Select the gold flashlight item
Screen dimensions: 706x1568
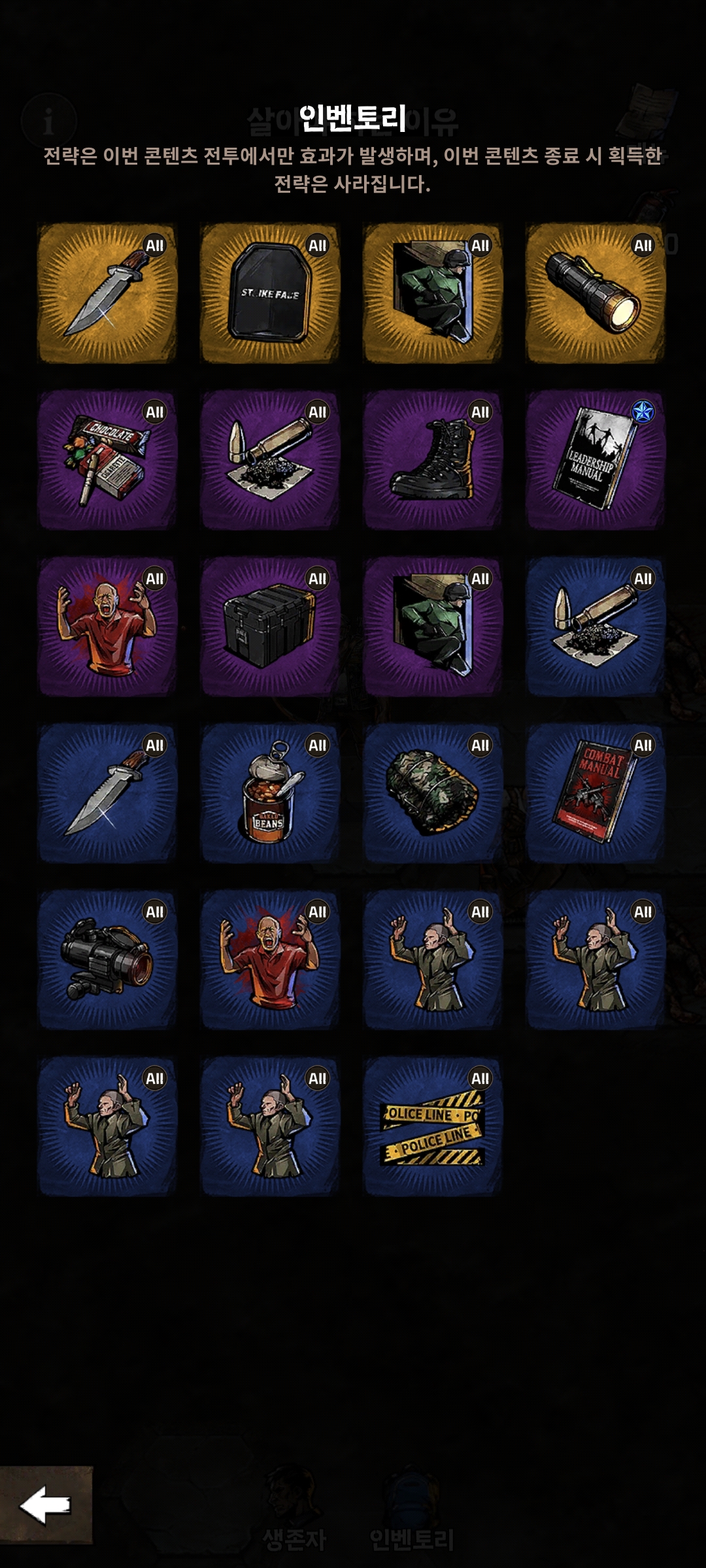(x=596, y=293)
